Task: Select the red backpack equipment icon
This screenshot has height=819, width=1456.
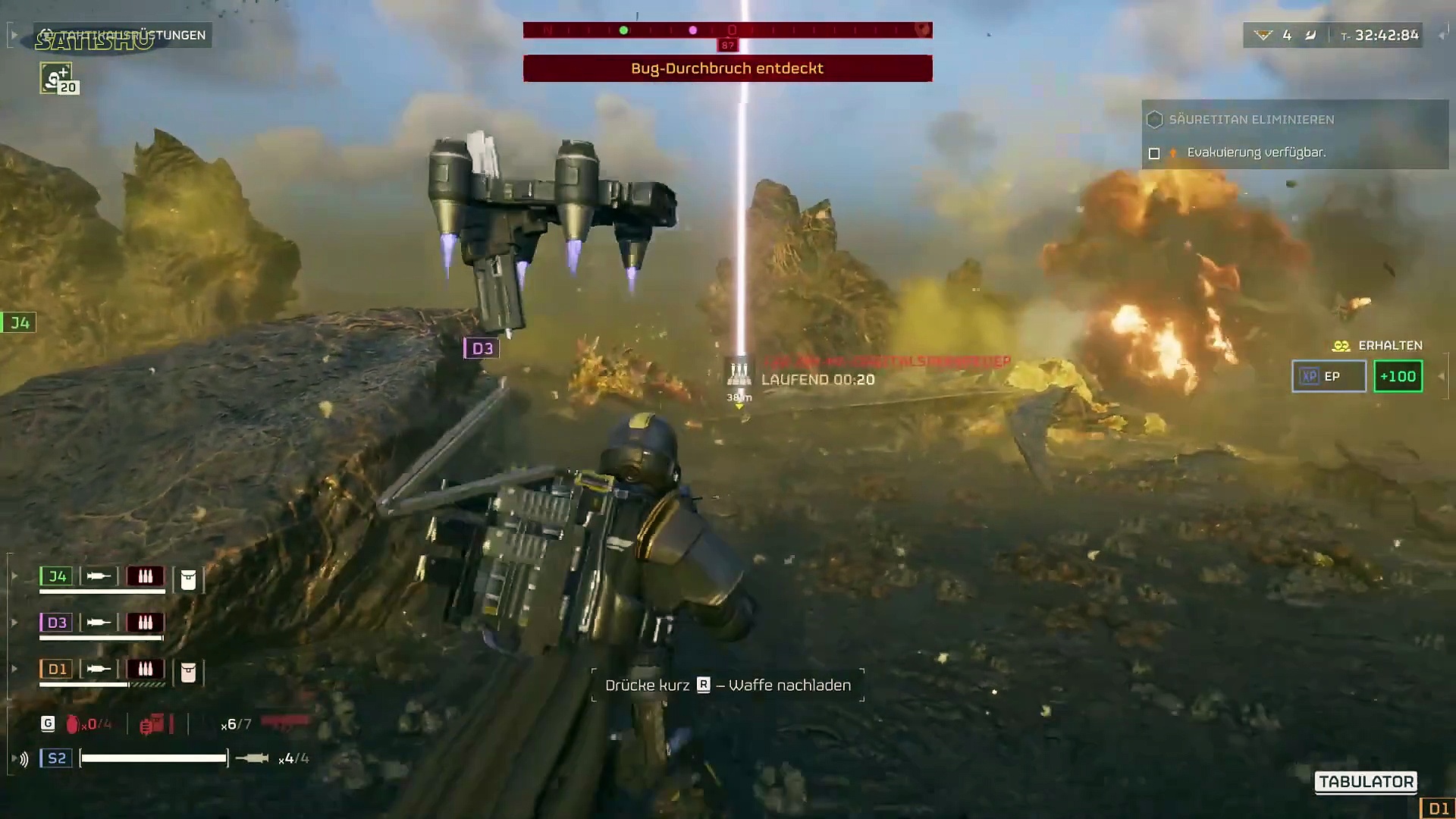Action: tap(152, 725)
